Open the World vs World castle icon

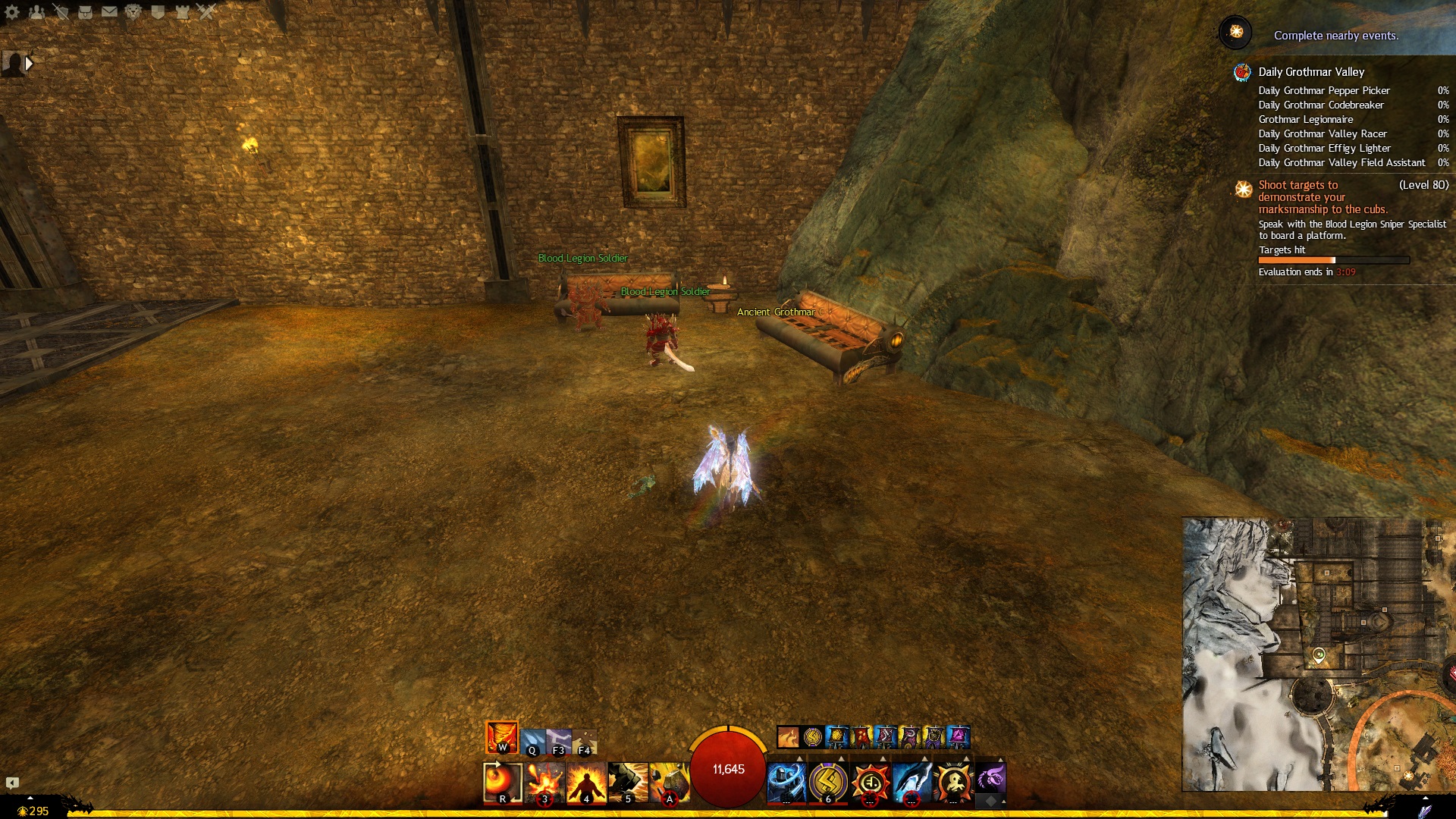coord(182,11)
